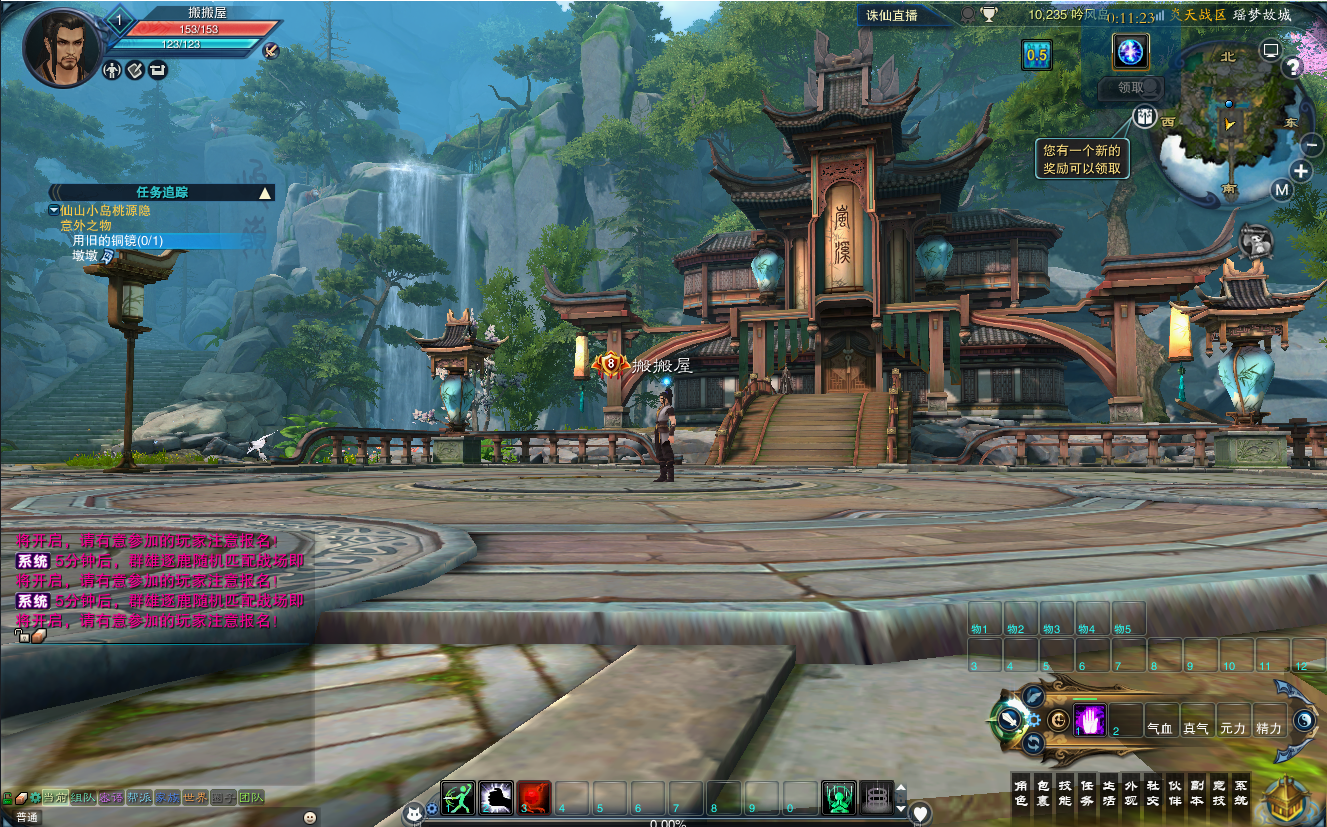The height and width of the screenshot is (827, 1327).
Task: Toggle the chat lock icon
Action: pyautogui.click(x=8, y=797)
